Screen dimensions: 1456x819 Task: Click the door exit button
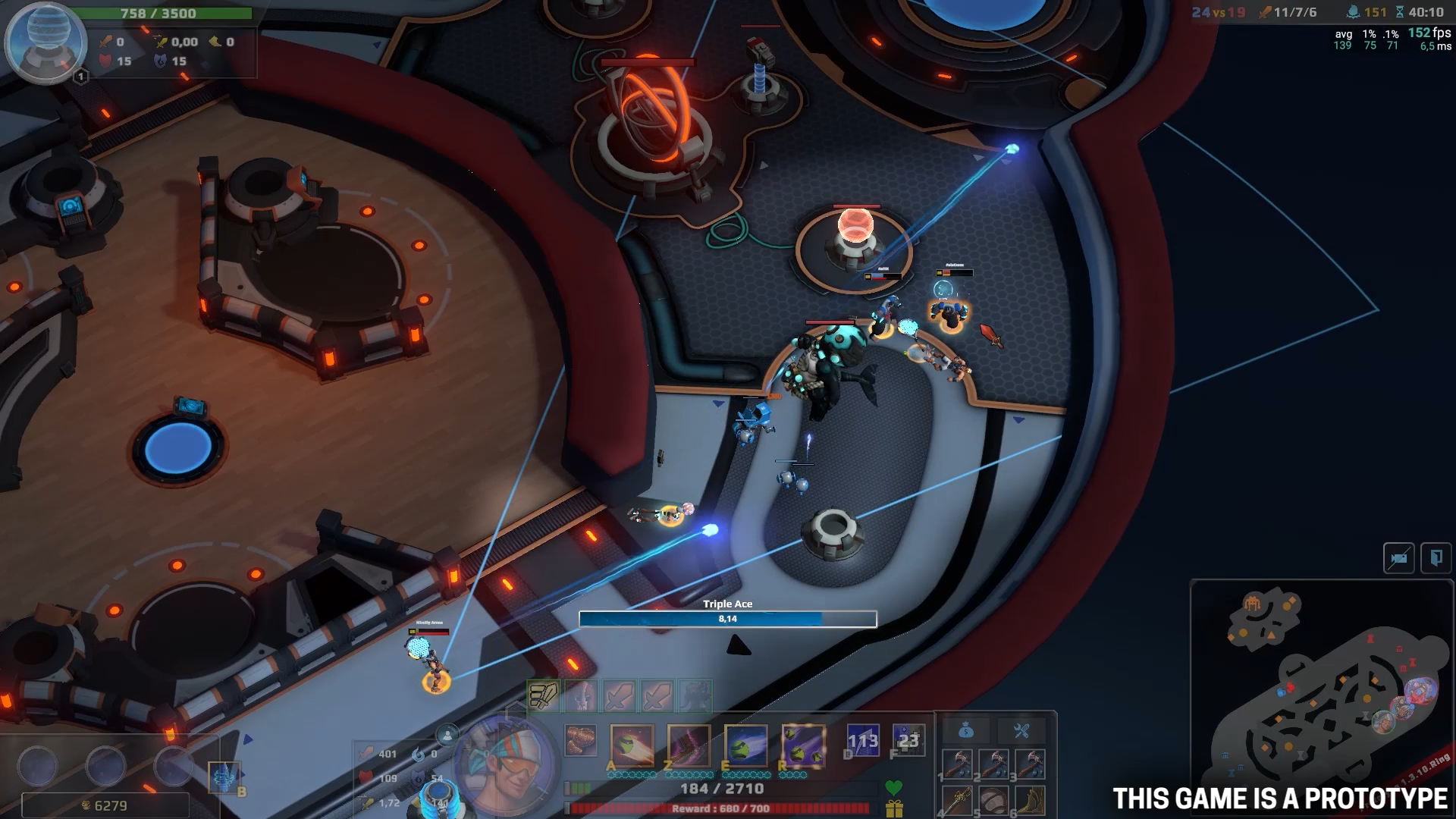[x=1436, y=559]
